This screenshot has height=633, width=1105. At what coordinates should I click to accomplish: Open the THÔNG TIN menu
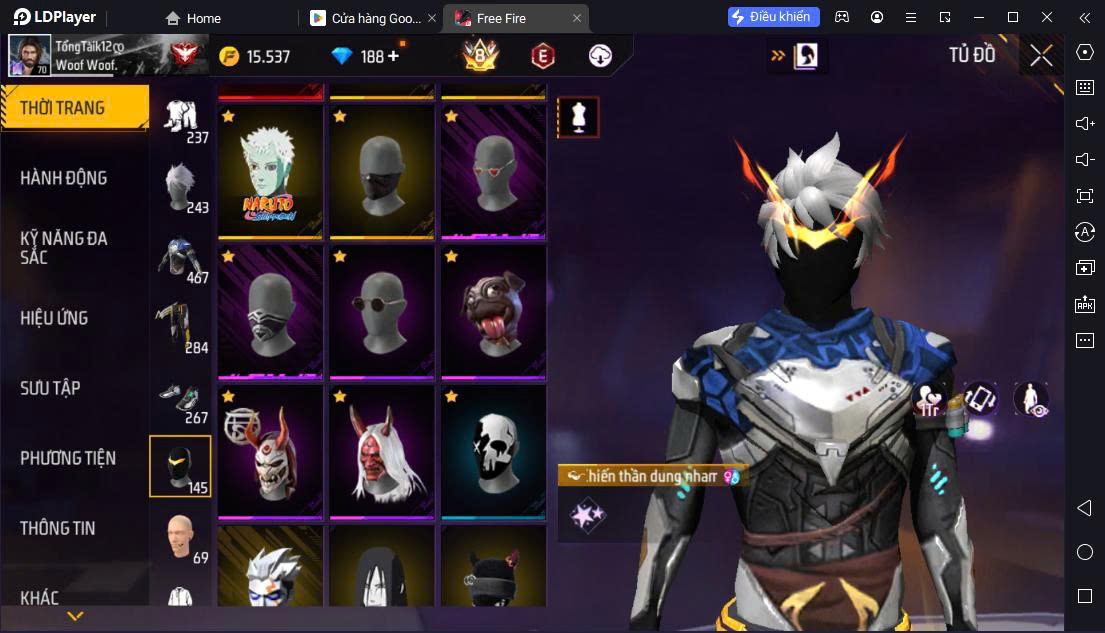[x=58, y=528]
